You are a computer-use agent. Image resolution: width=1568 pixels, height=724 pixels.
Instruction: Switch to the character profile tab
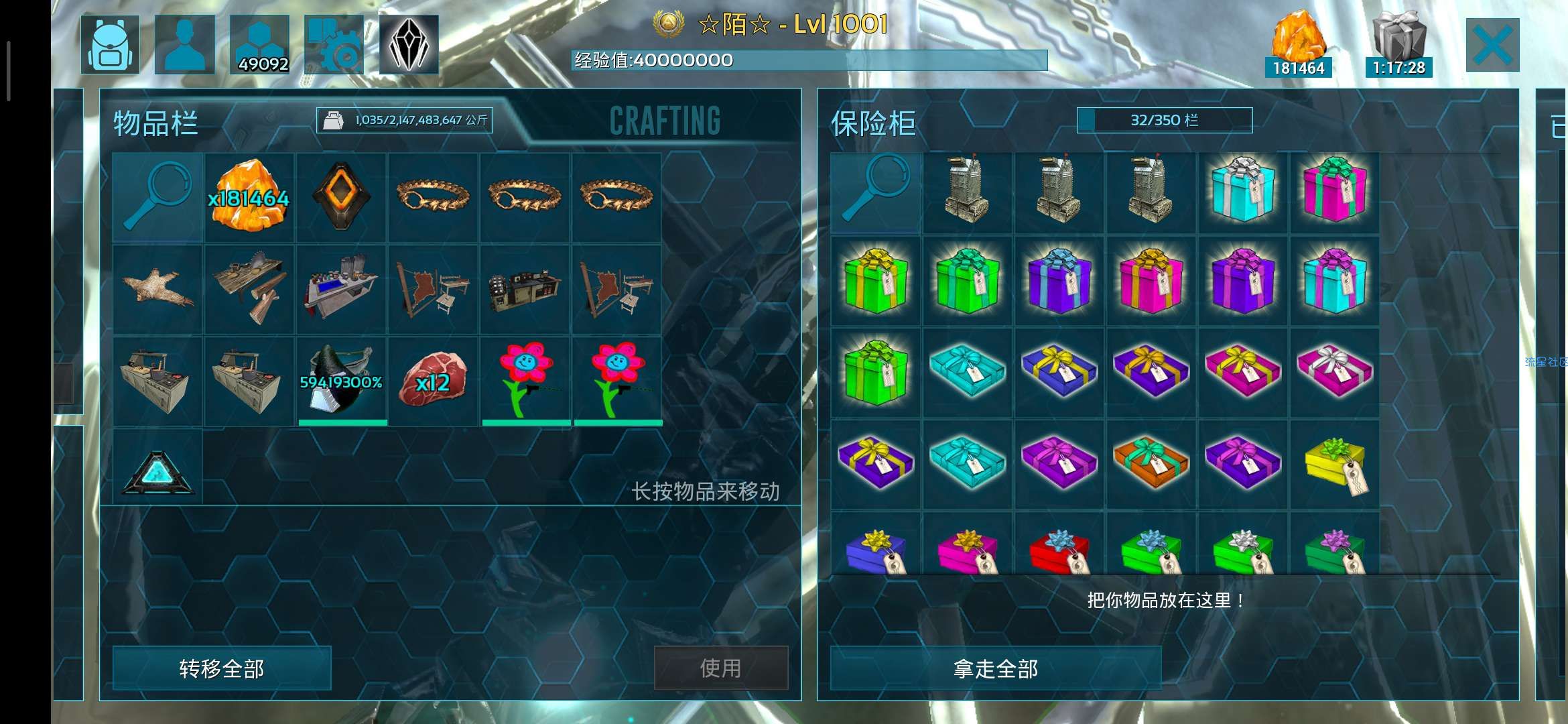[x=185, y=45]
